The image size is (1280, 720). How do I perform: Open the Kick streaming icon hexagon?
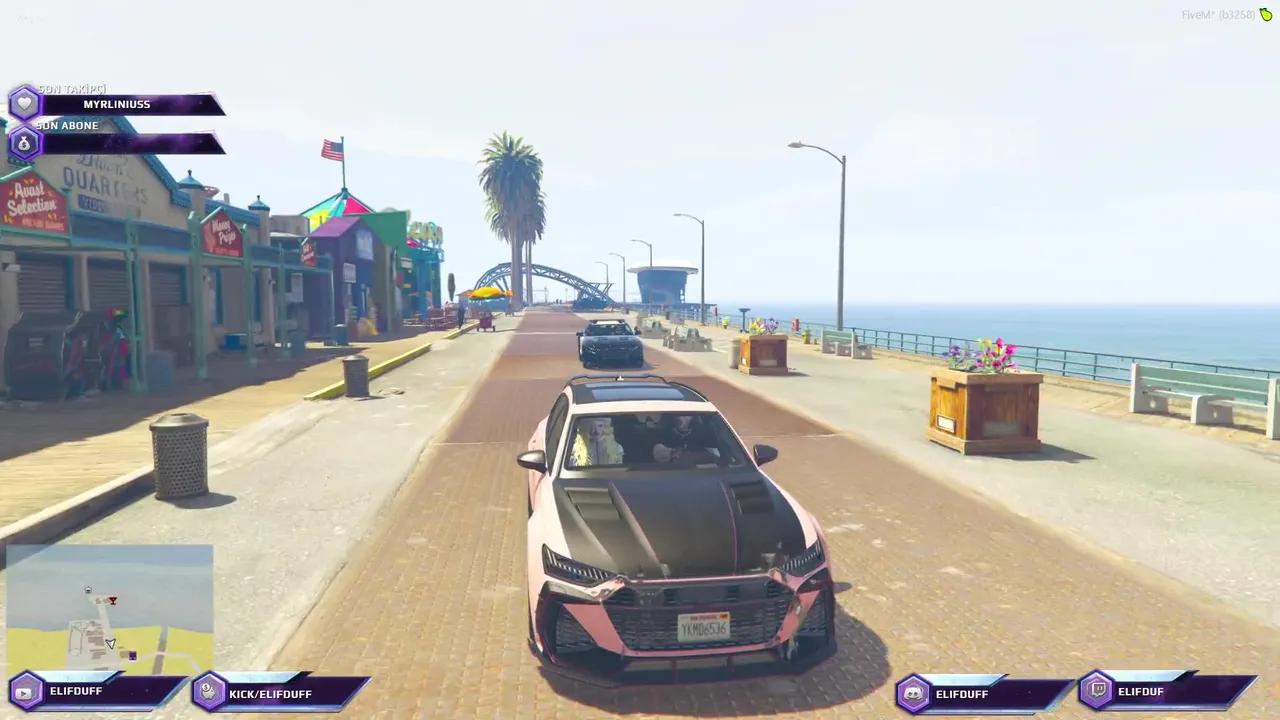pyautogui.click(x=206, y=692)
